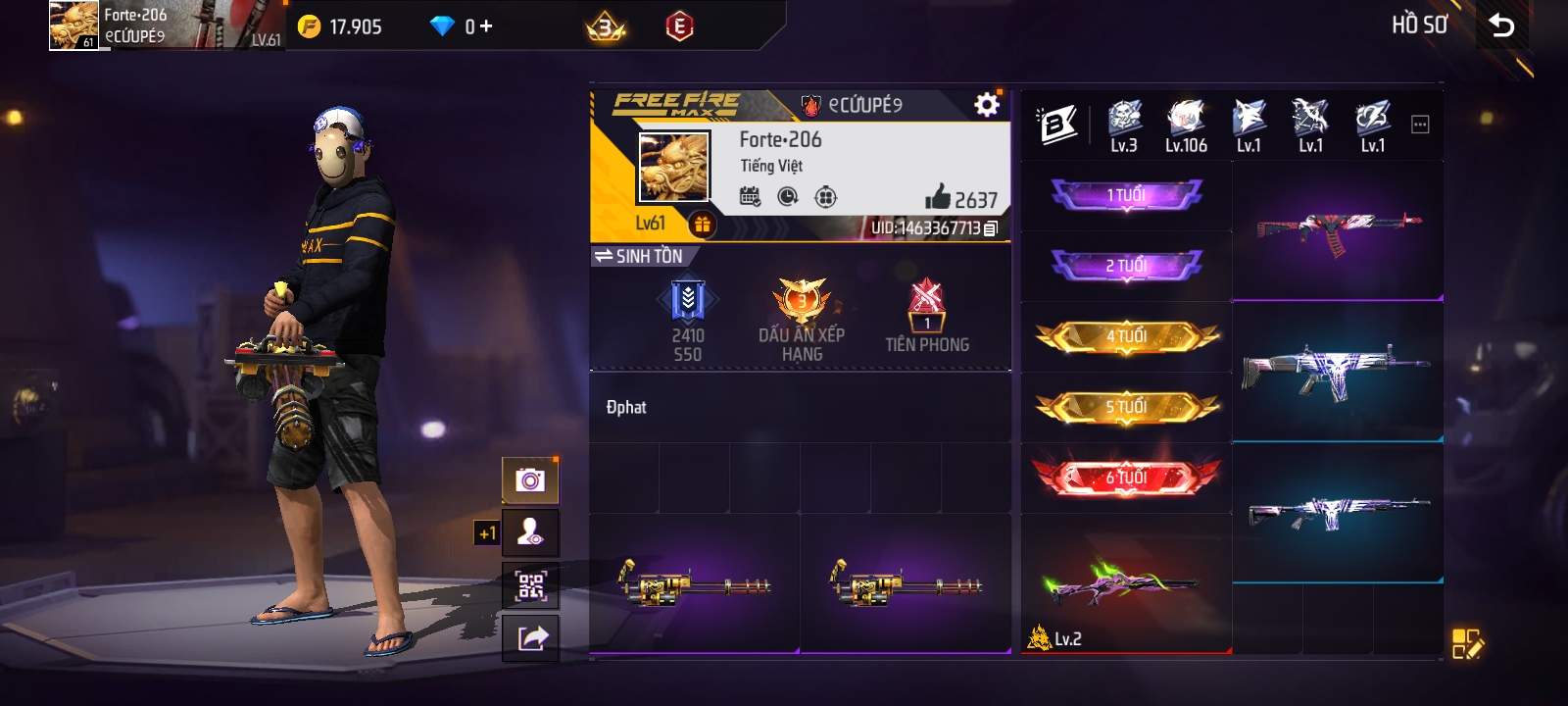The height and width of the screenshot is (706, 1568).
Task: Open the edit showcase layout button
Action: click(x=1467, y=643)
